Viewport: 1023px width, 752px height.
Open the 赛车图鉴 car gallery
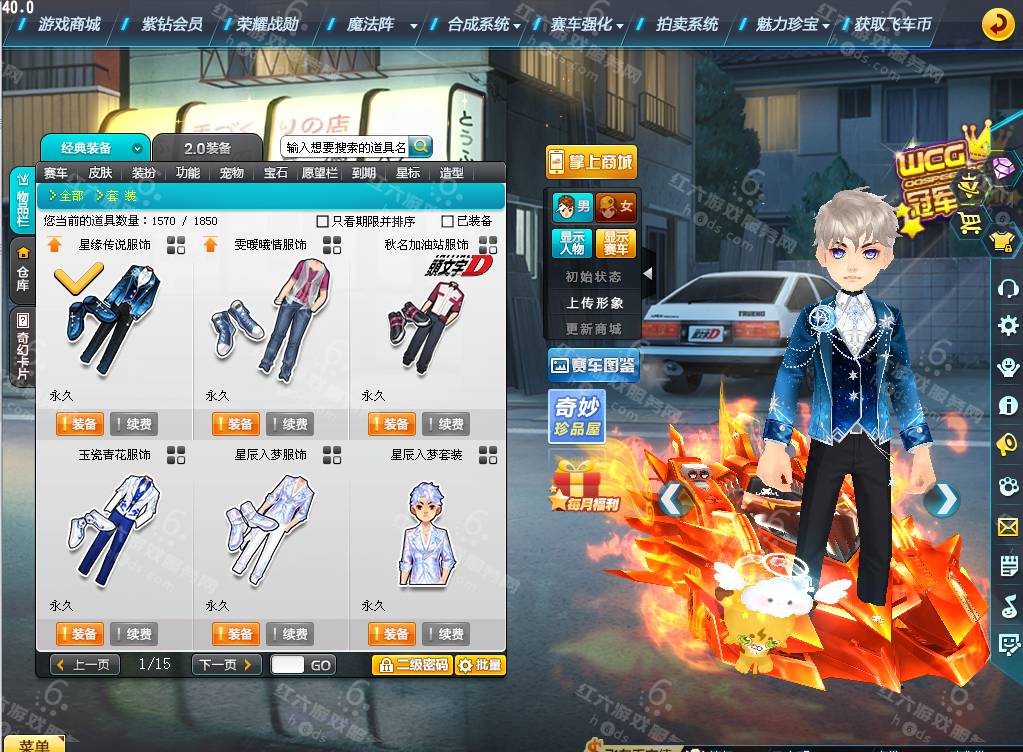tap(593, 366)
